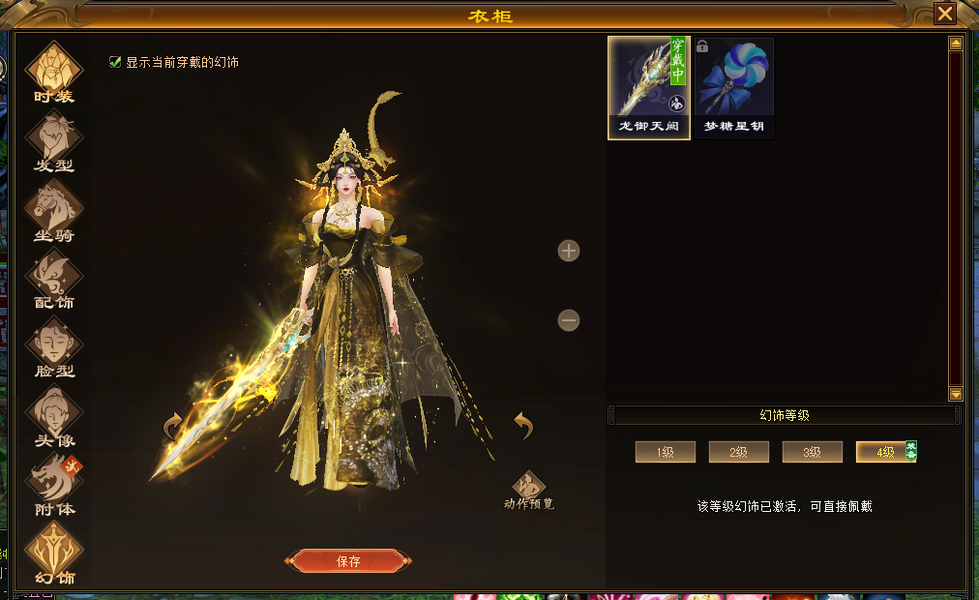Toggle the 显示当前穿戴的幻饰 checkbox
Screen dimensions: 979x600
click(x=115, y=62)
